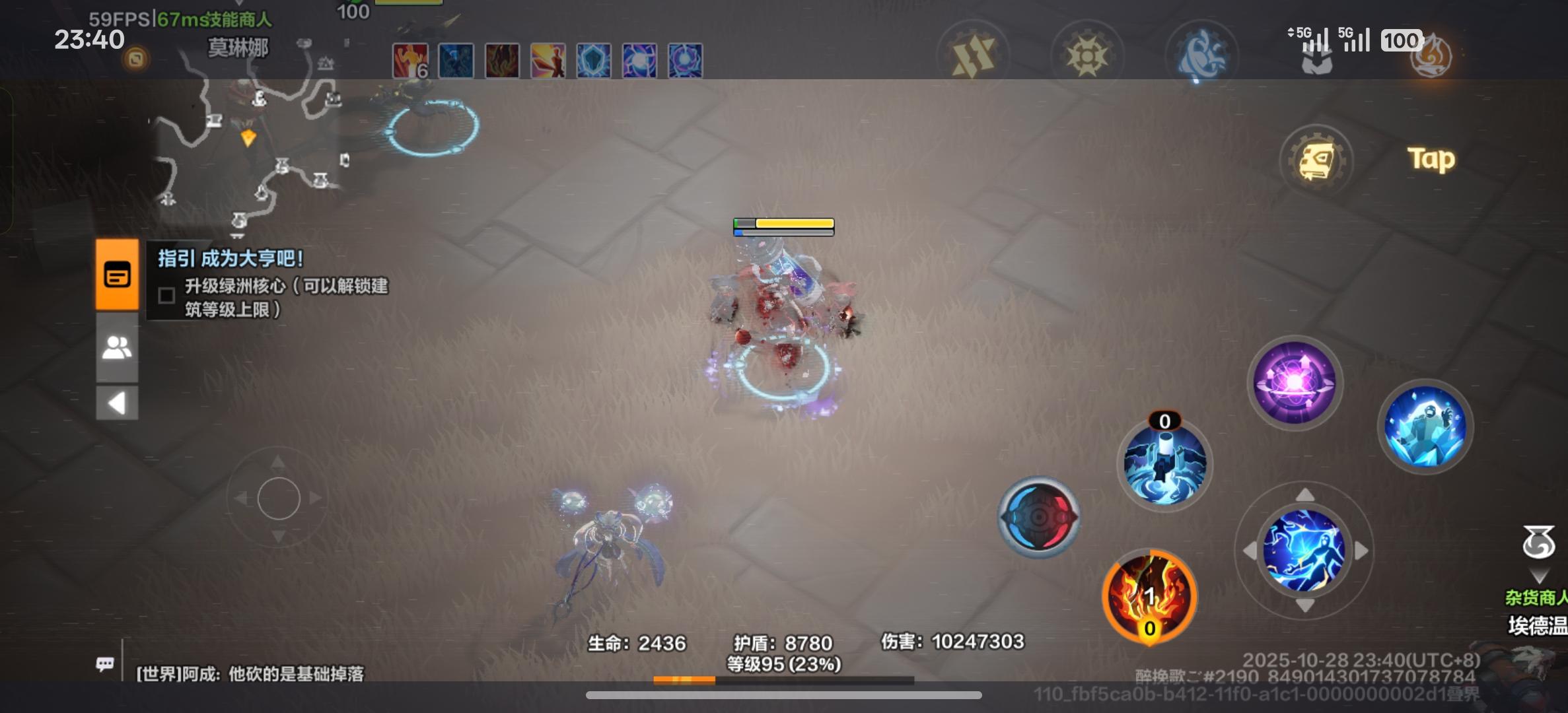
Task: Toggle the flame mode icon near battery indicator
Action: tap(1430, 58)
